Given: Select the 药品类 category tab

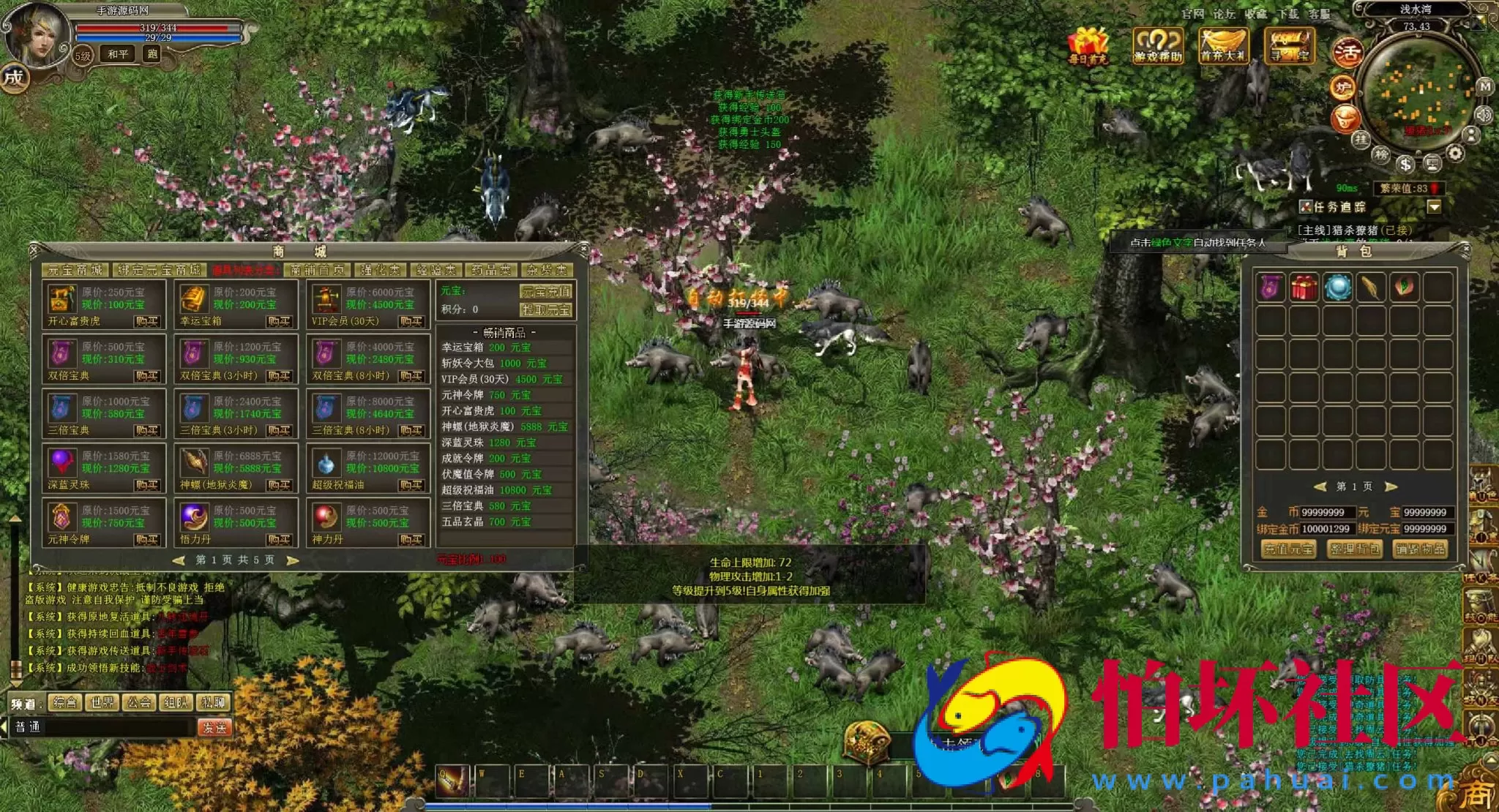Looking at the screenshot, I should [x=491, y=270].
